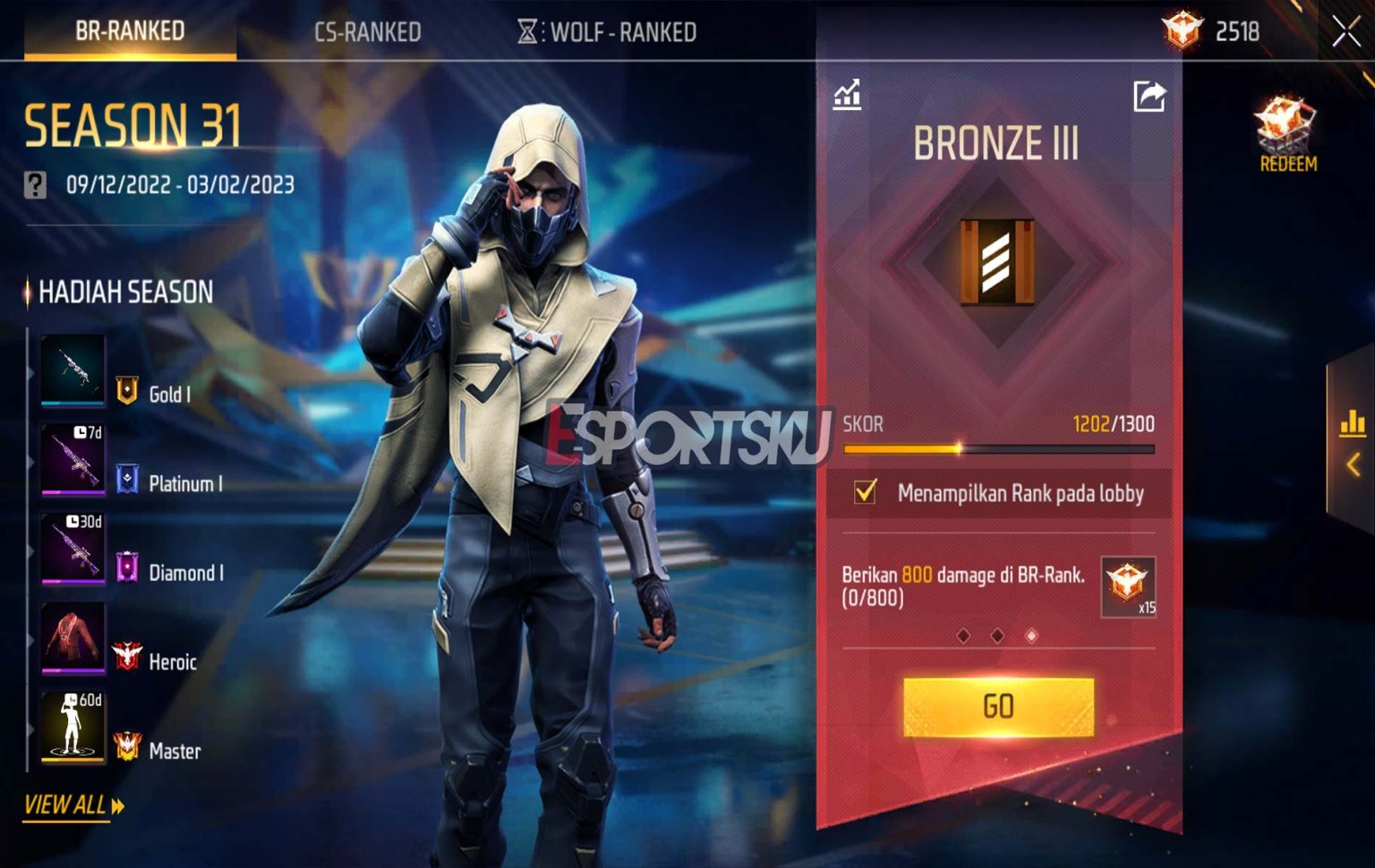The image size is (1375, 868).
Task: Inspect the Diamond I 30-day gun reward
Action: coord(73,548)
